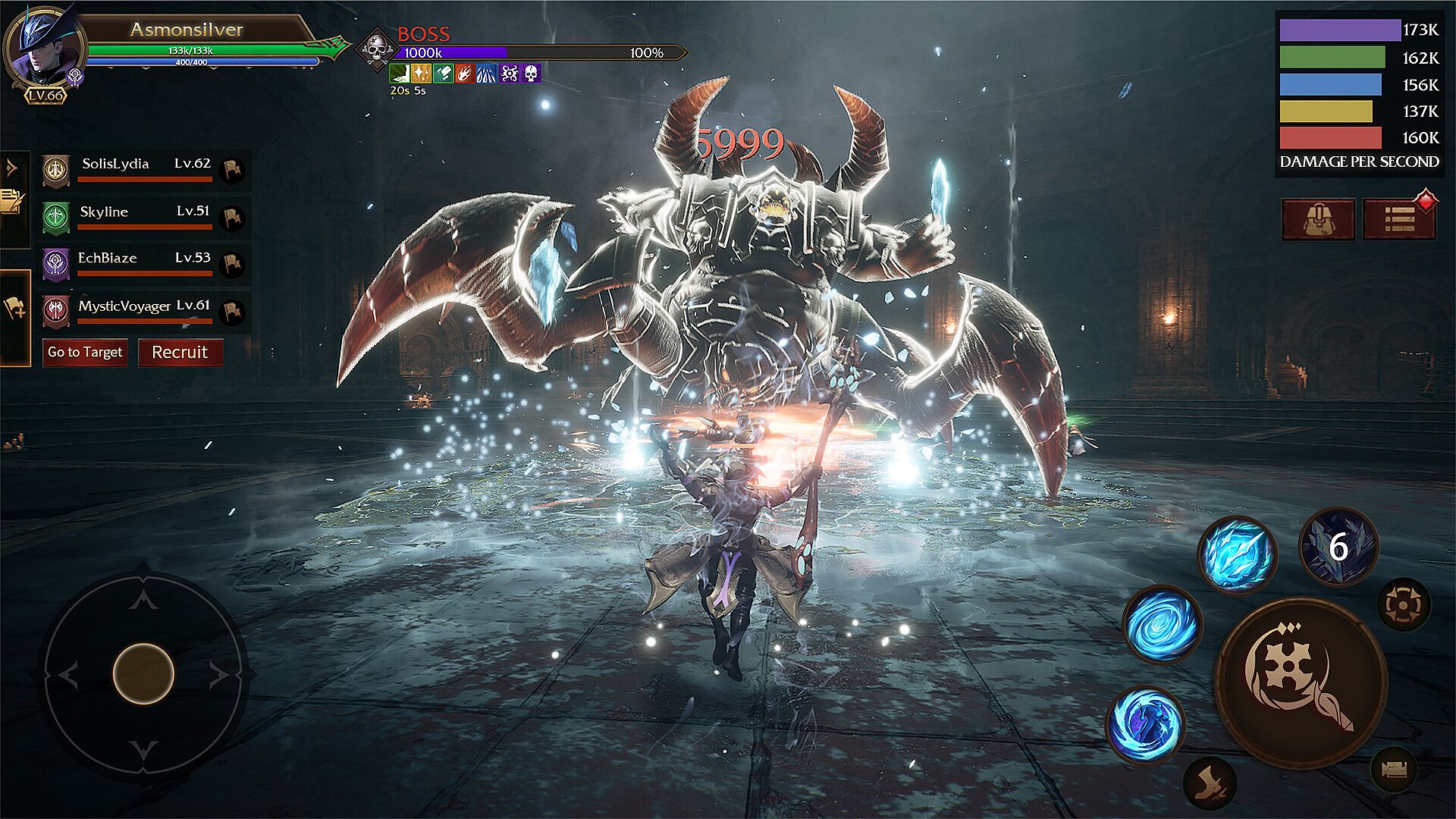Expand the left side panel arrow

(11, 167)
